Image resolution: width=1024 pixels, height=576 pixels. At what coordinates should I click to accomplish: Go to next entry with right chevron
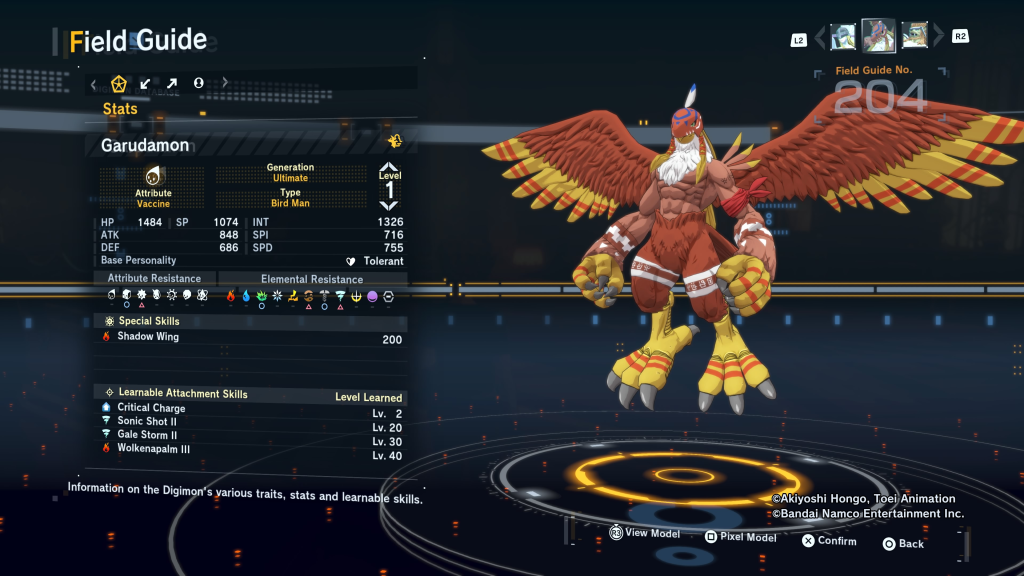(938, 38)
